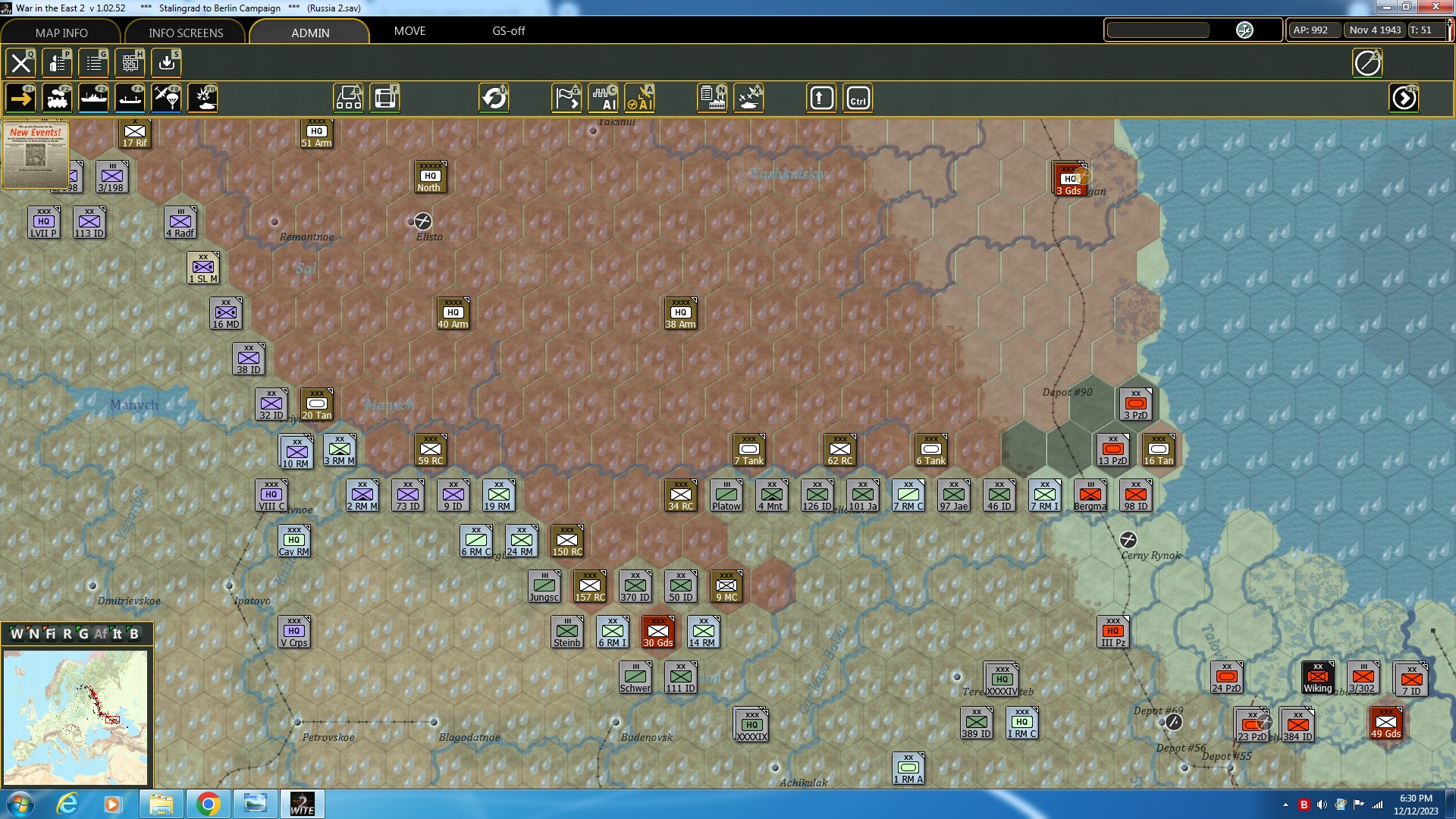Activate the combat/battle mode (F11) icon
The height and width of the screenshot is (819, 1456).
(x=202, y=99)
